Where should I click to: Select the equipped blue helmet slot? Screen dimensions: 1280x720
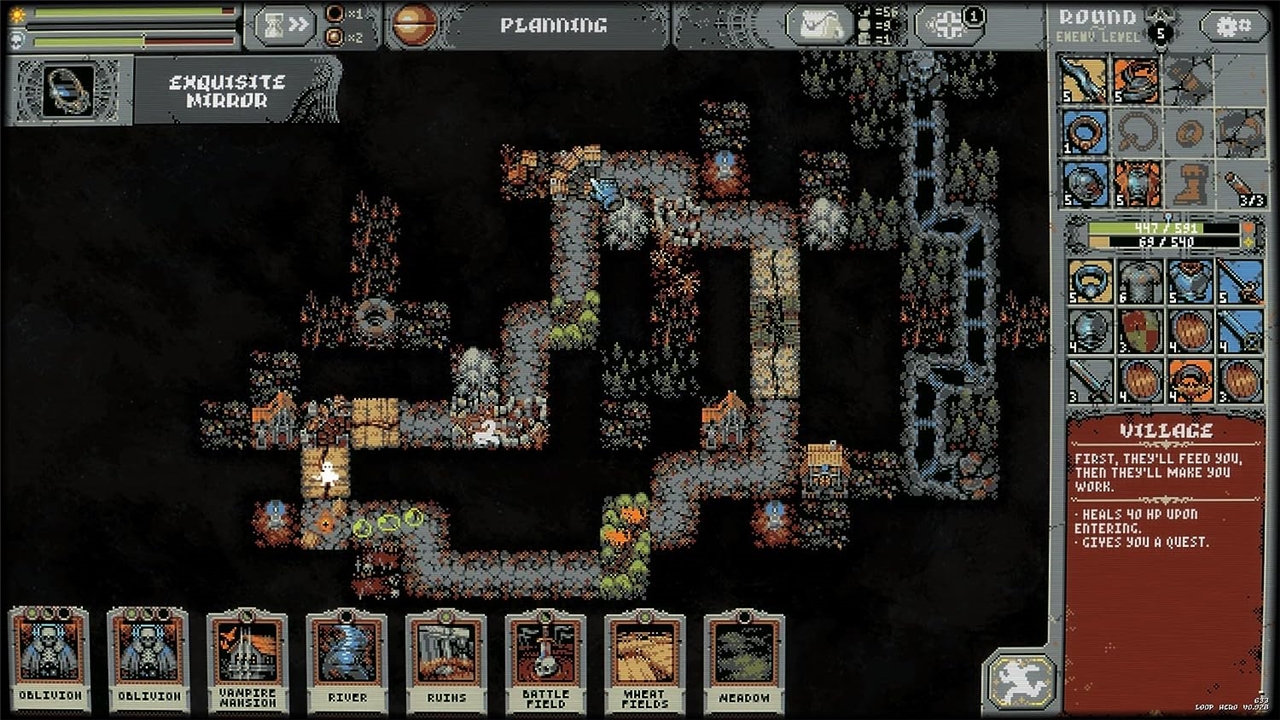click(1086, 183)
